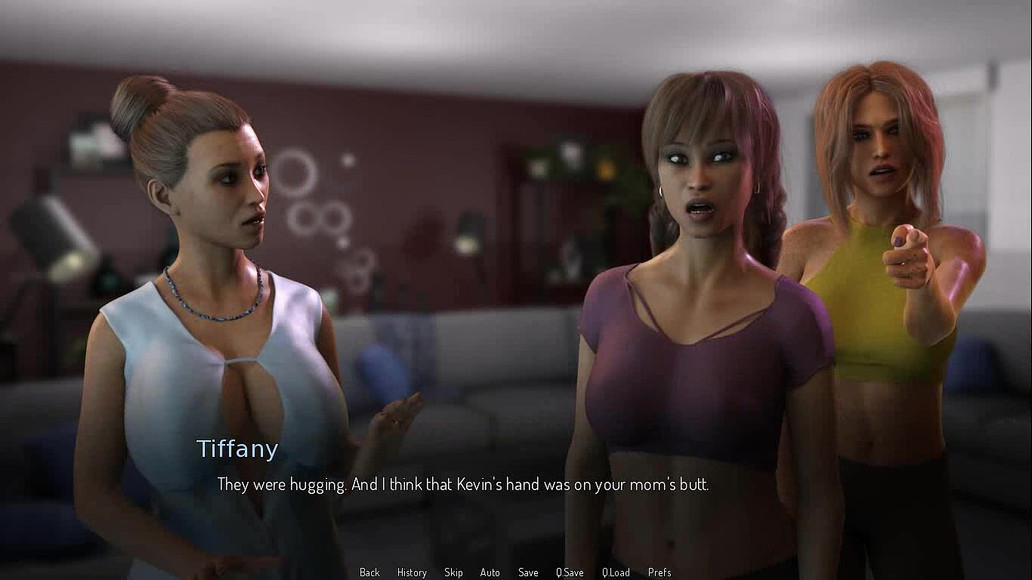Load the quick save with Q.Load
1032x580 pixels.
pos(616,572)
